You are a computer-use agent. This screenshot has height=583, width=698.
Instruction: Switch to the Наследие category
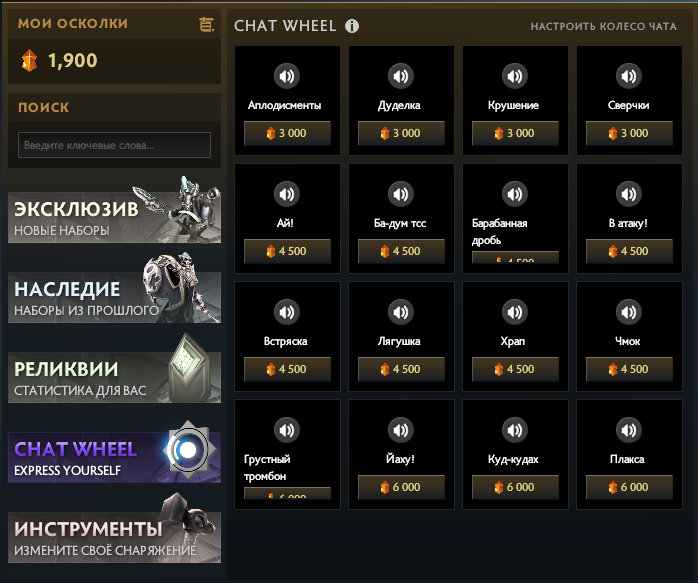click(x=114, y=297)
